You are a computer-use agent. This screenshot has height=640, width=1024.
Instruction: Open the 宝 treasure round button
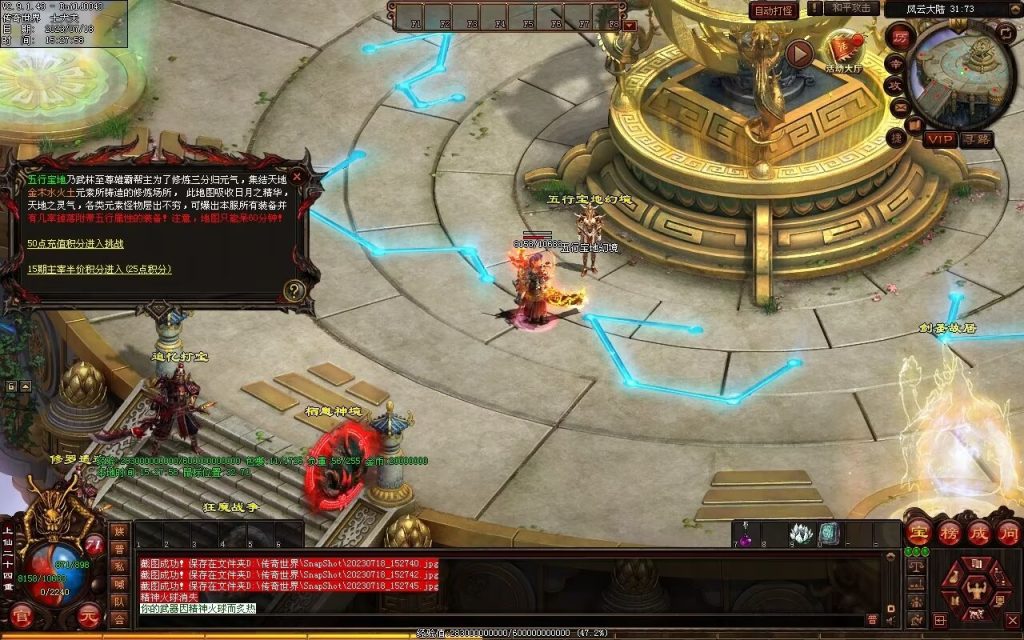(x=918, y=533)
